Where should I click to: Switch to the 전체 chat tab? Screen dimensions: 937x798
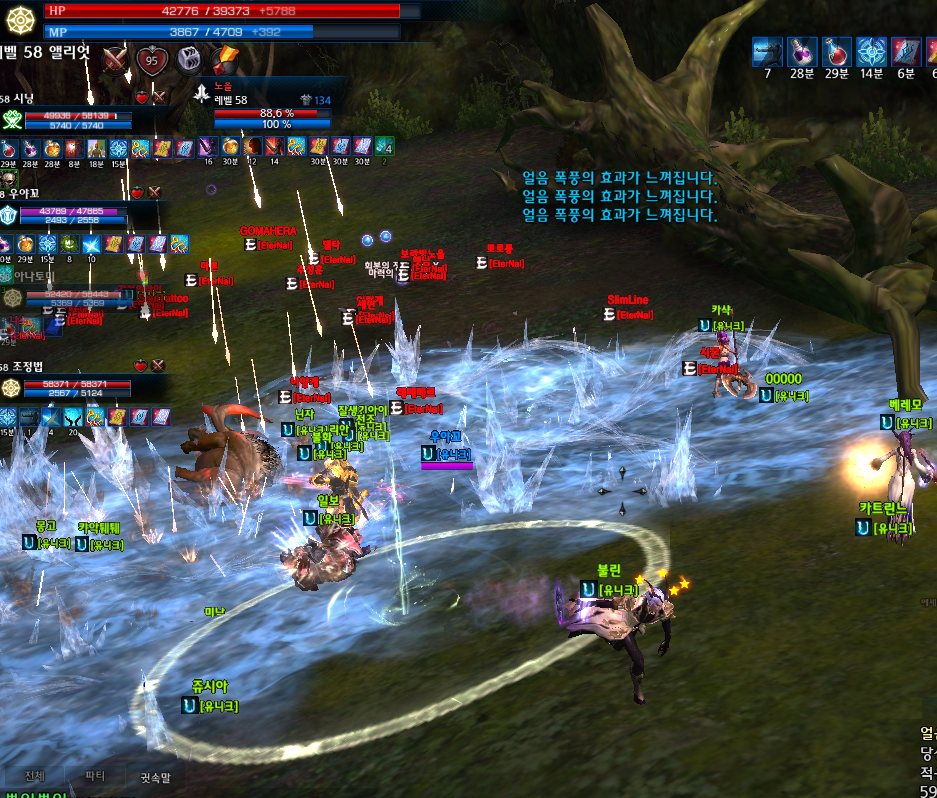point(35,776)
